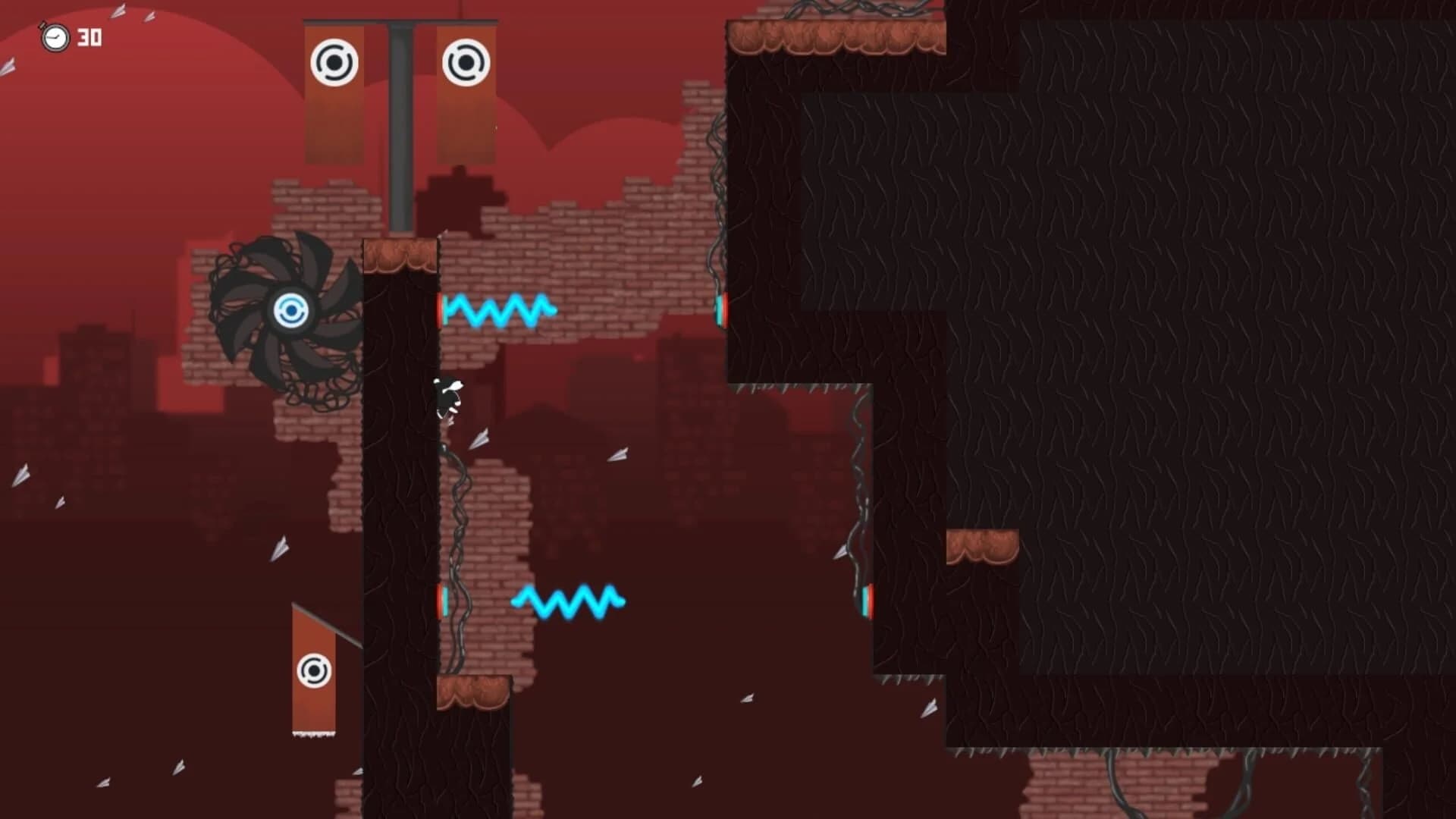Click the stopwatch timer icon
The image size is (1456, 819).
point(55,35)
